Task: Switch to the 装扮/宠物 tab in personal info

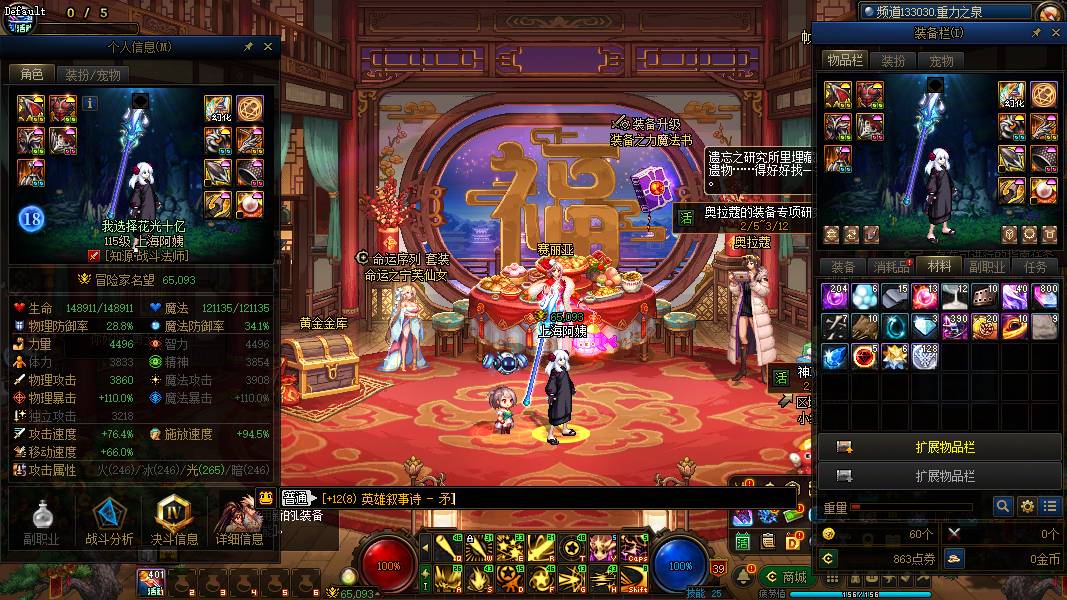Action: (x=93, y=74)
